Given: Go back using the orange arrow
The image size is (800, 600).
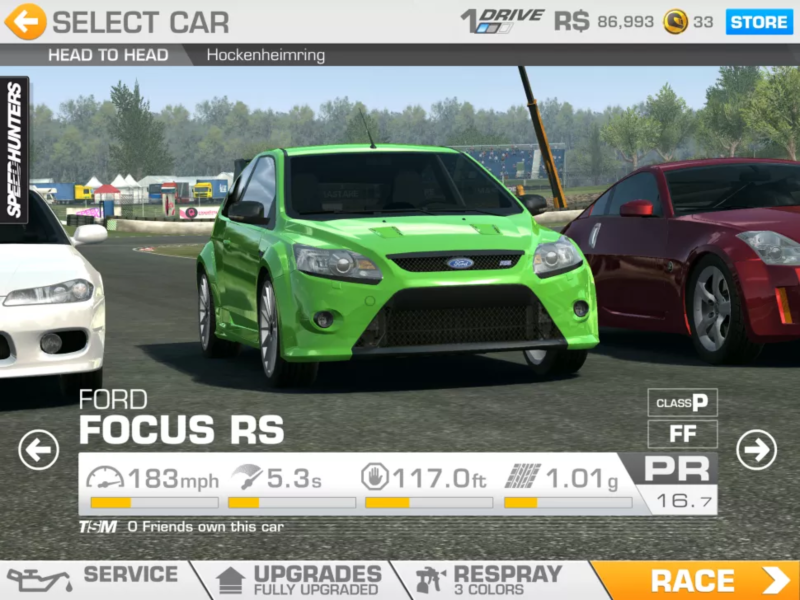Looking at the screenshot, I should click(25, 20).
